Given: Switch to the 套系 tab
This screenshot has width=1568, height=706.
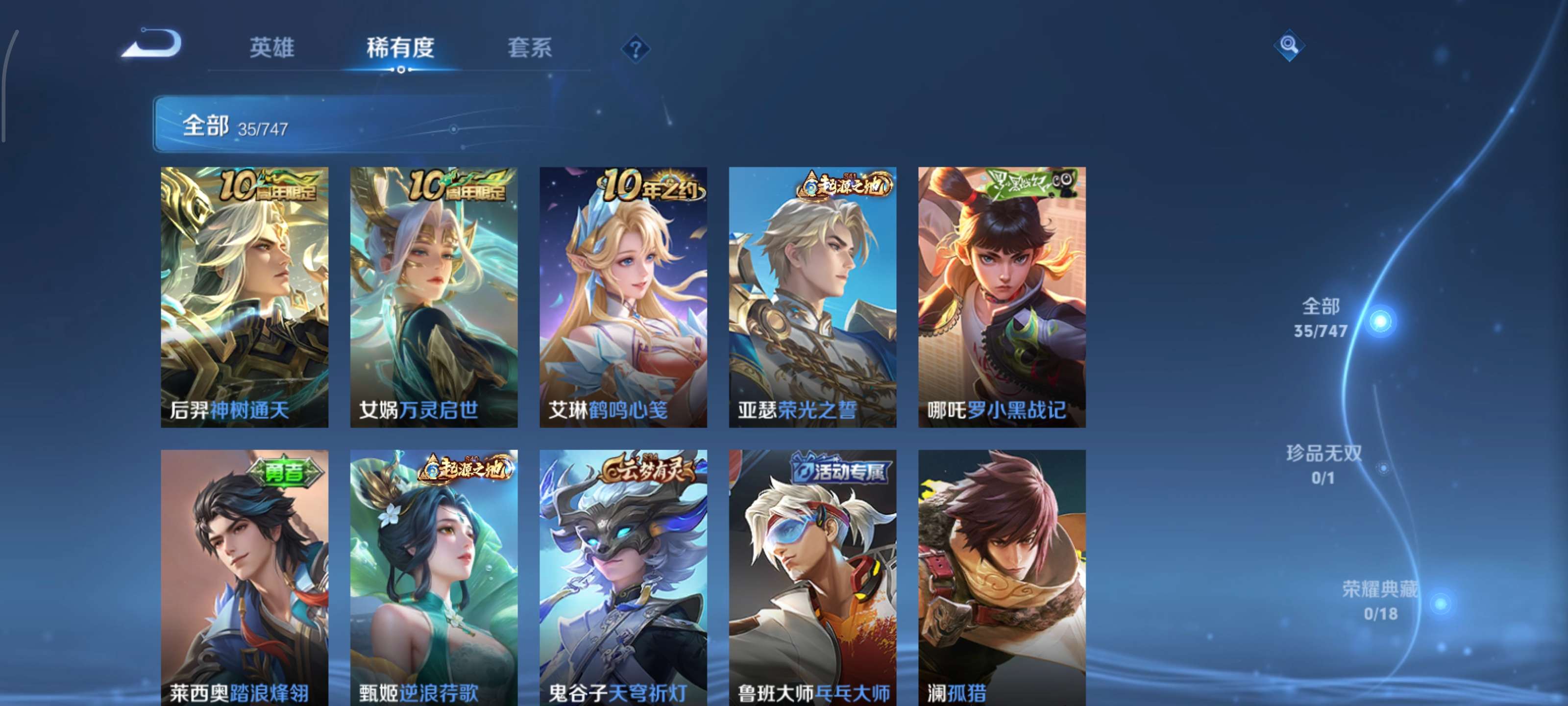Looking at the screenshot, I should point(531,49).
